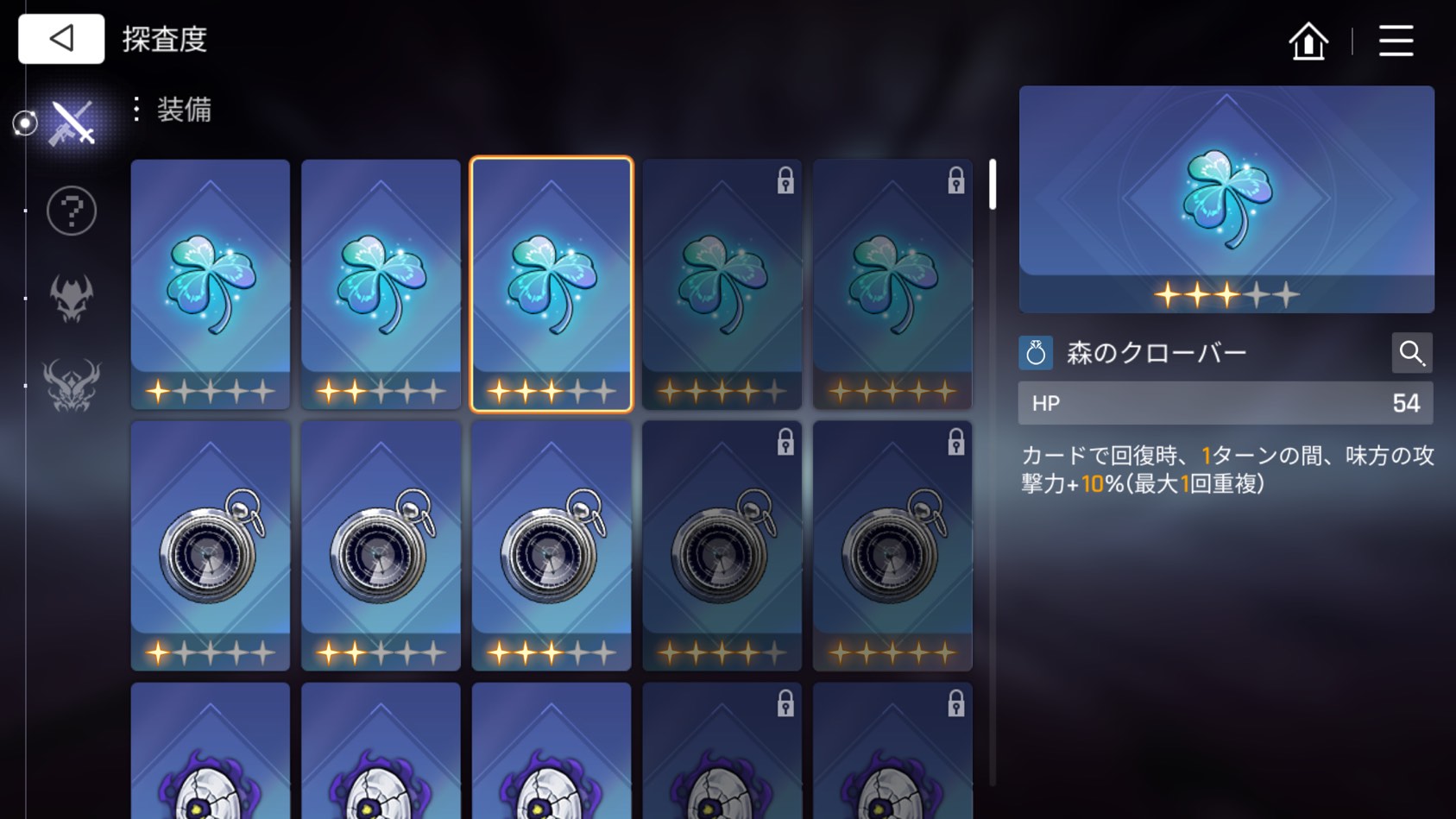Image resolution: width=1456 pixels, height=819 pixels.
Task: Pick the locked four-star pocket watch card
Action: pos(722,545)
